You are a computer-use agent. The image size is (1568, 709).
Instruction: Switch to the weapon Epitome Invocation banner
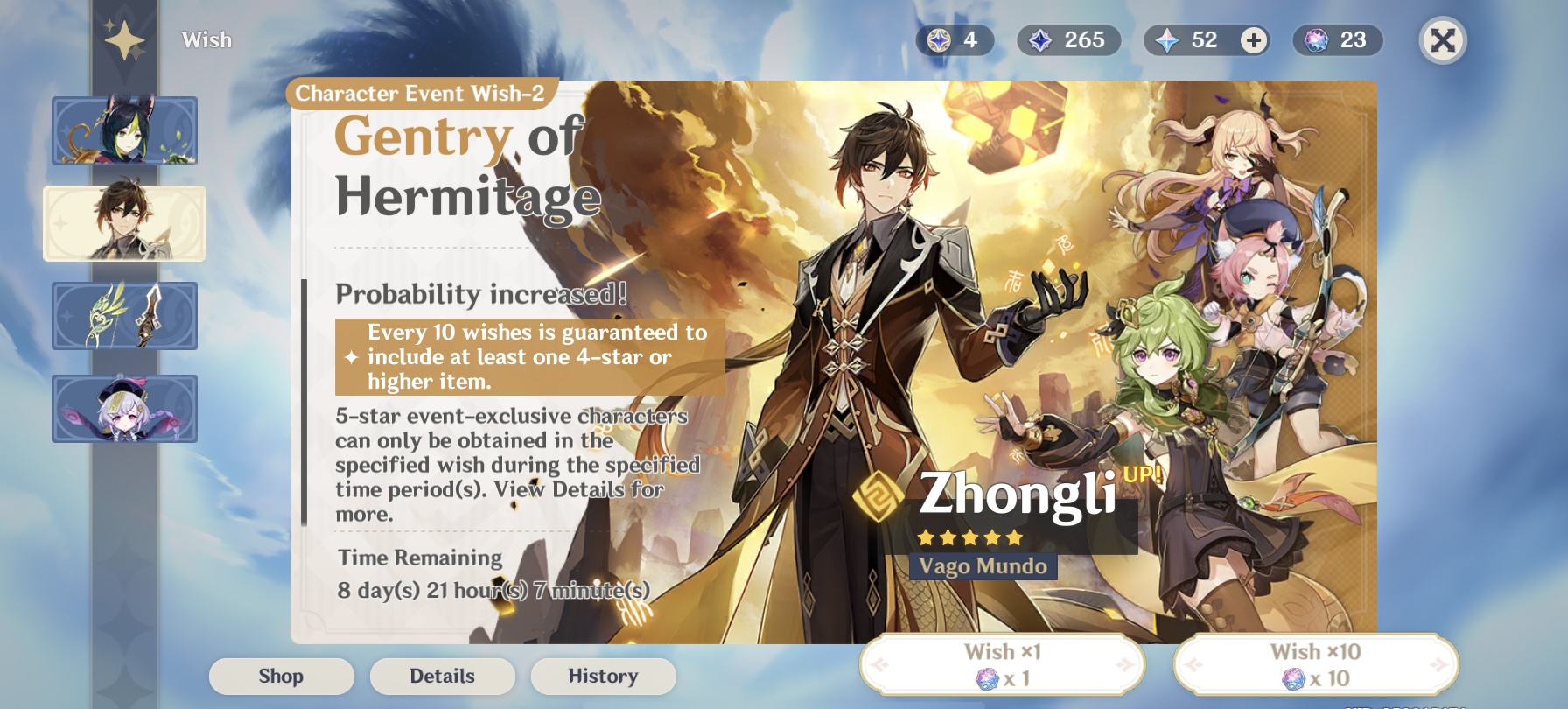(124, 316)
